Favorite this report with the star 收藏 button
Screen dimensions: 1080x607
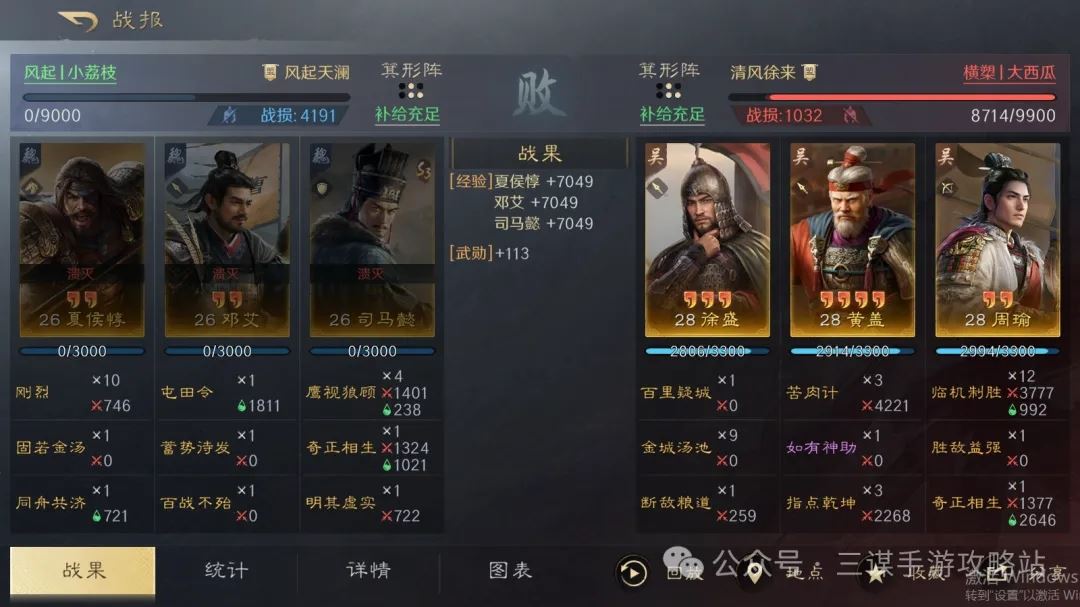tap(876, 573)
